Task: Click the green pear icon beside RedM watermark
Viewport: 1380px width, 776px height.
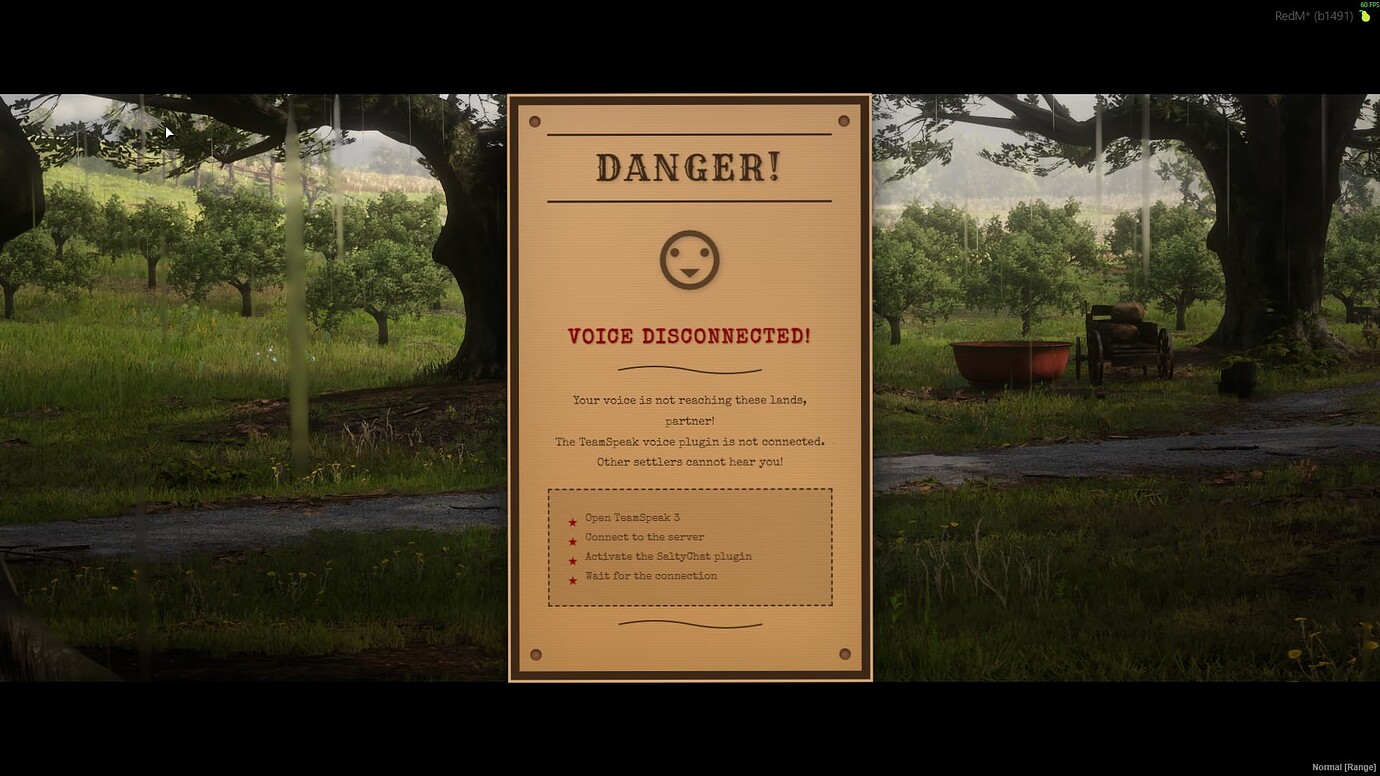Action: point(1363,16)
